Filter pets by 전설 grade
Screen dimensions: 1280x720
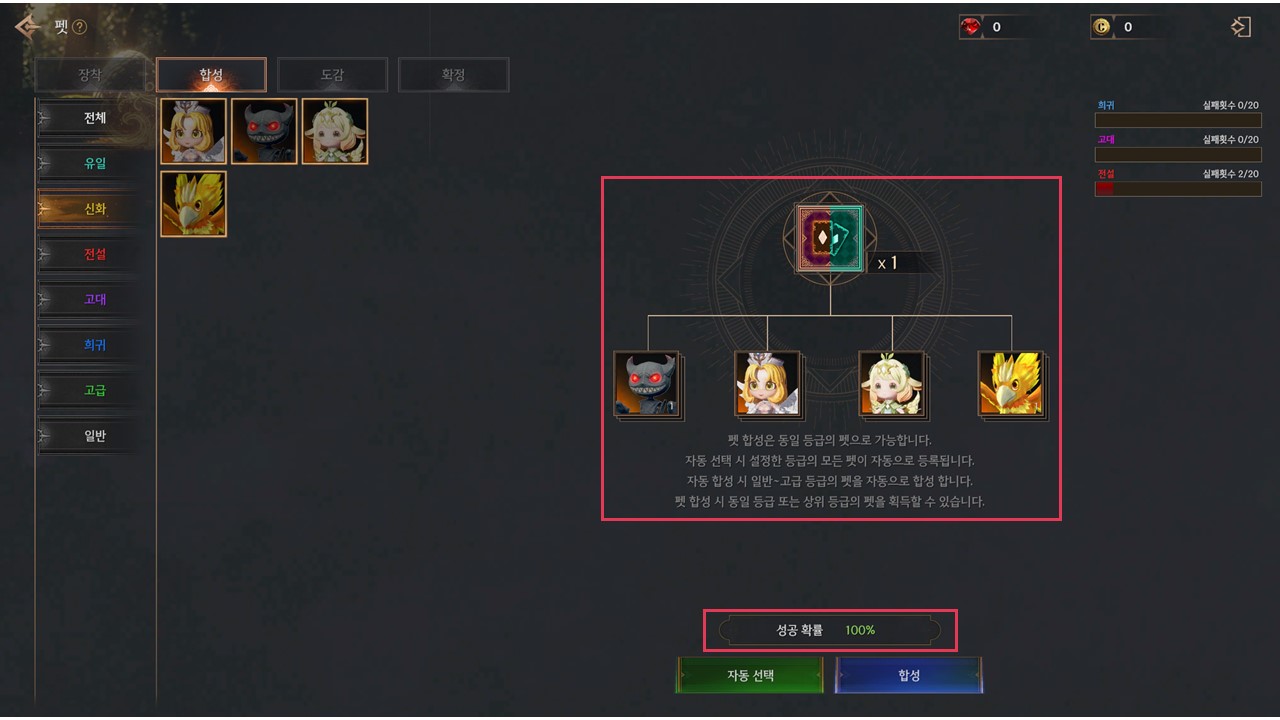[94, 254]
